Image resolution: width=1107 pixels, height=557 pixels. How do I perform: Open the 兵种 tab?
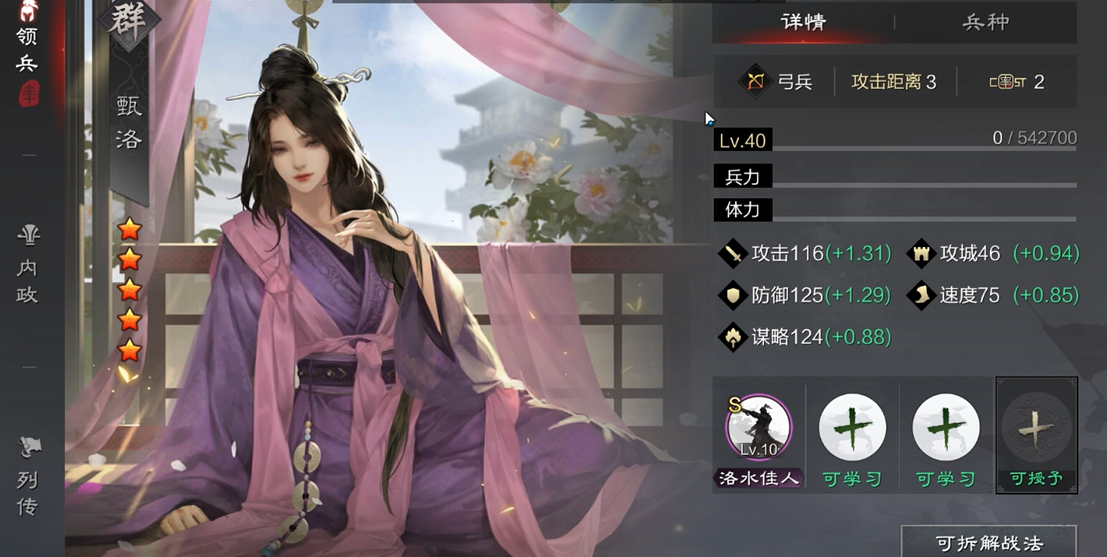[x=985, y=22]
